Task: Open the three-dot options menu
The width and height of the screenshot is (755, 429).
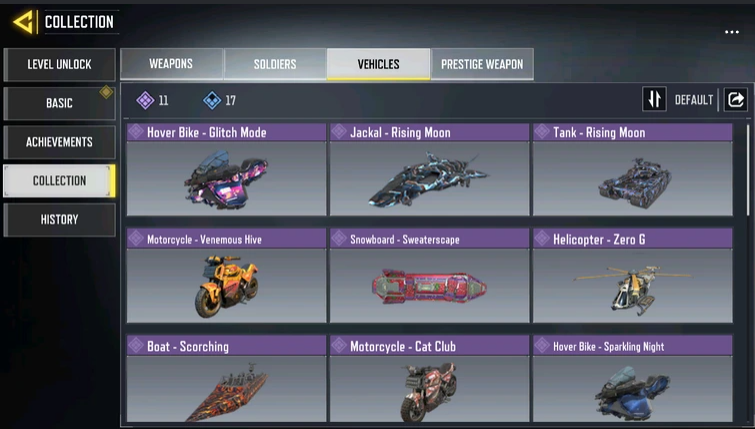Action: 732,33
